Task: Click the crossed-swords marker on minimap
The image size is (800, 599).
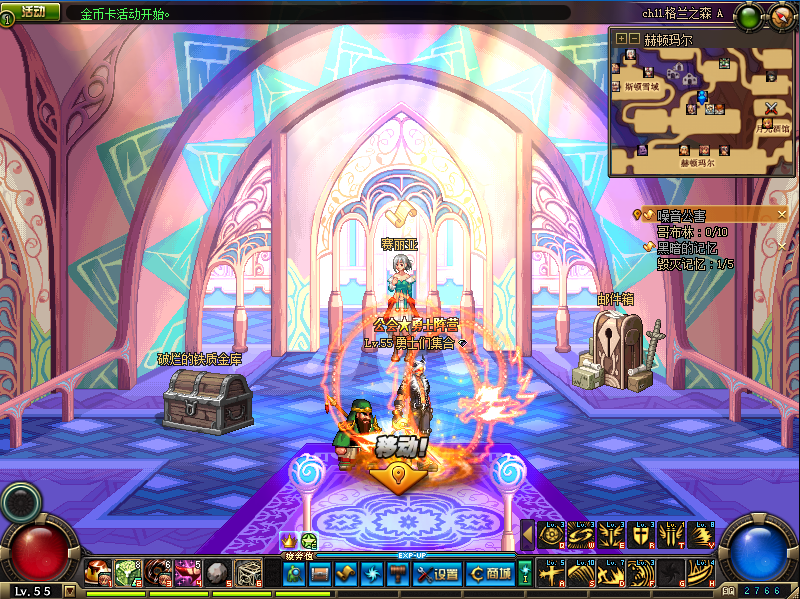Action: coord(771,108)
